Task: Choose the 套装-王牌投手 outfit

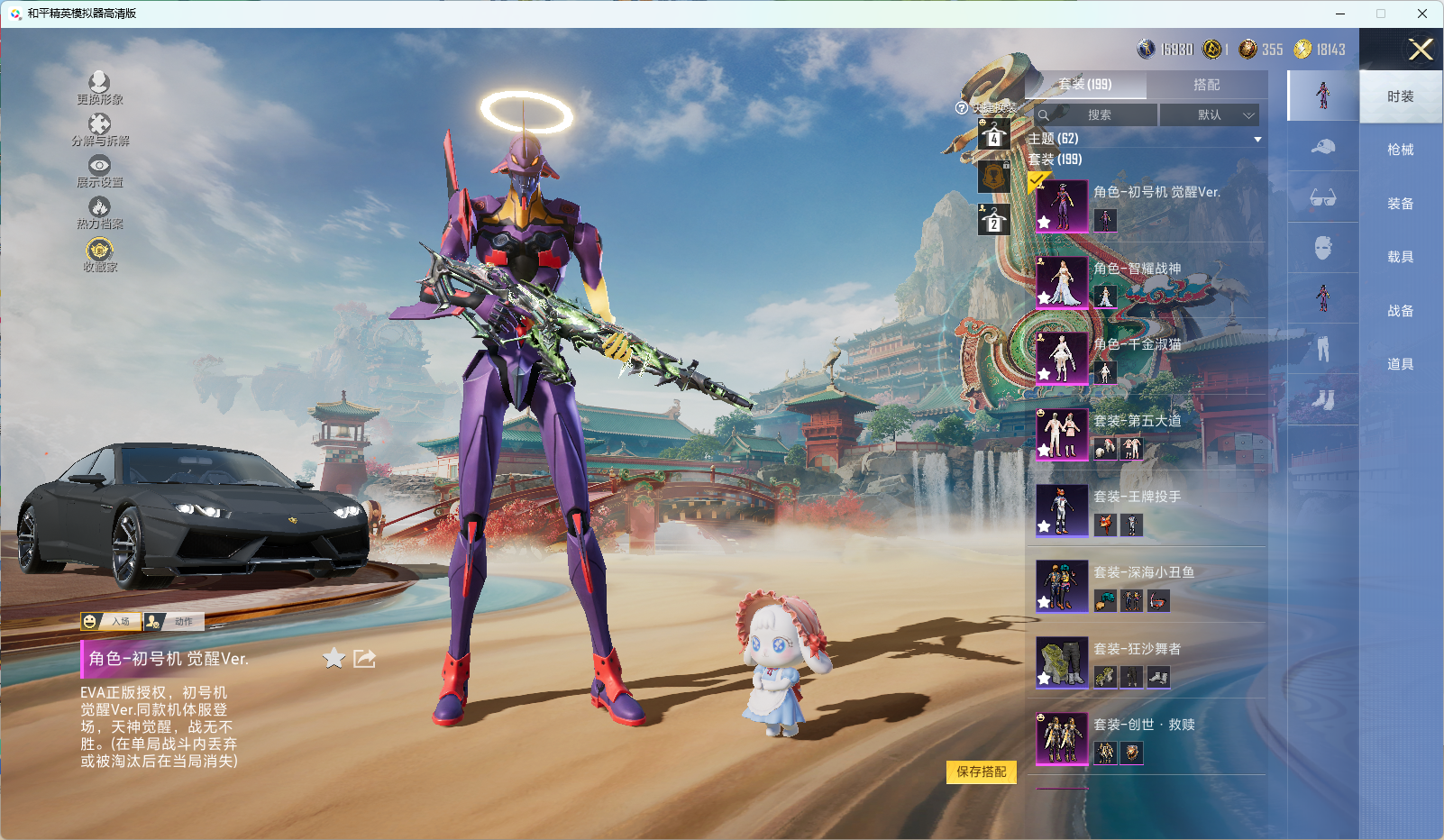Action: point(1137,498)
